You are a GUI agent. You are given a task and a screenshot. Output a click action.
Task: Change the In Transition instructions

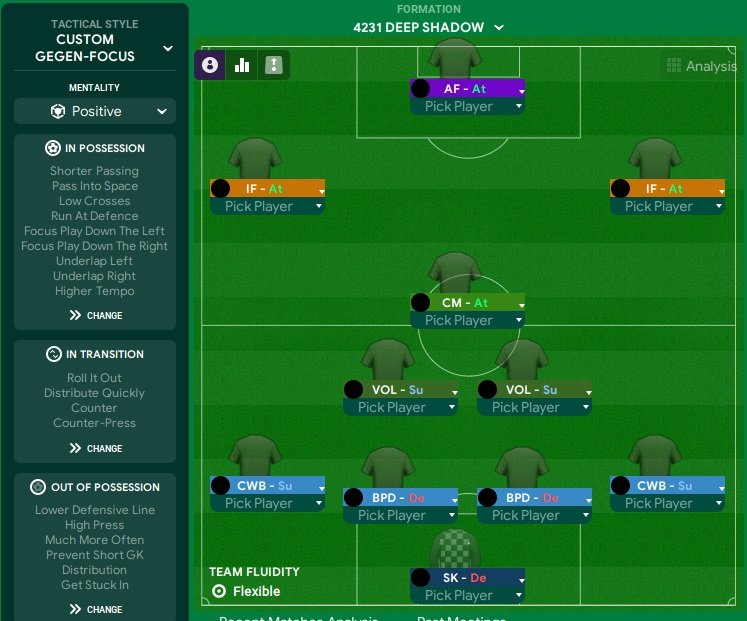[95, 448]
